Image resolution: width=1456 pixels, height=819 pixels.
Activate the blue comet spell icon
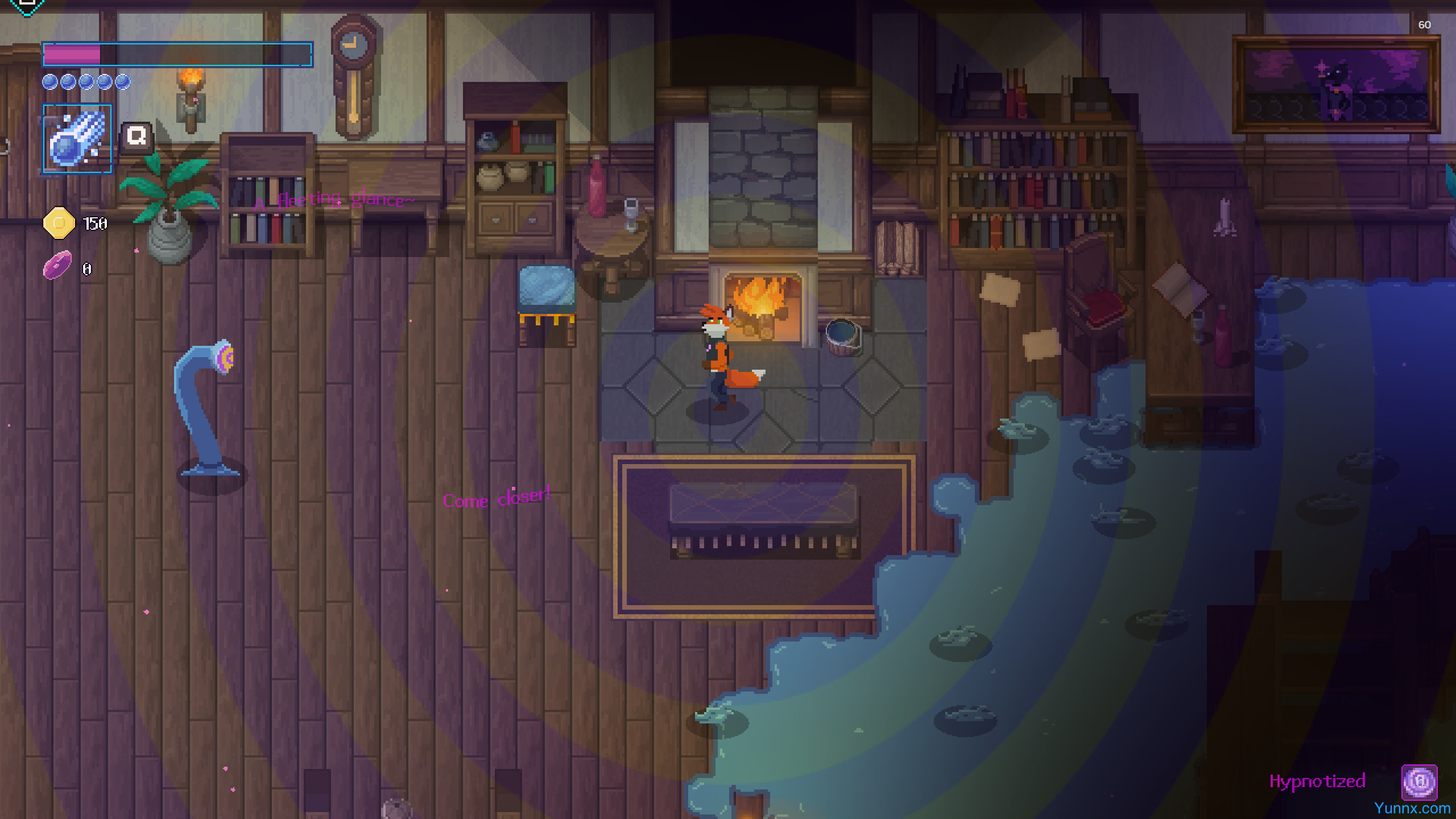coord(77,138)
